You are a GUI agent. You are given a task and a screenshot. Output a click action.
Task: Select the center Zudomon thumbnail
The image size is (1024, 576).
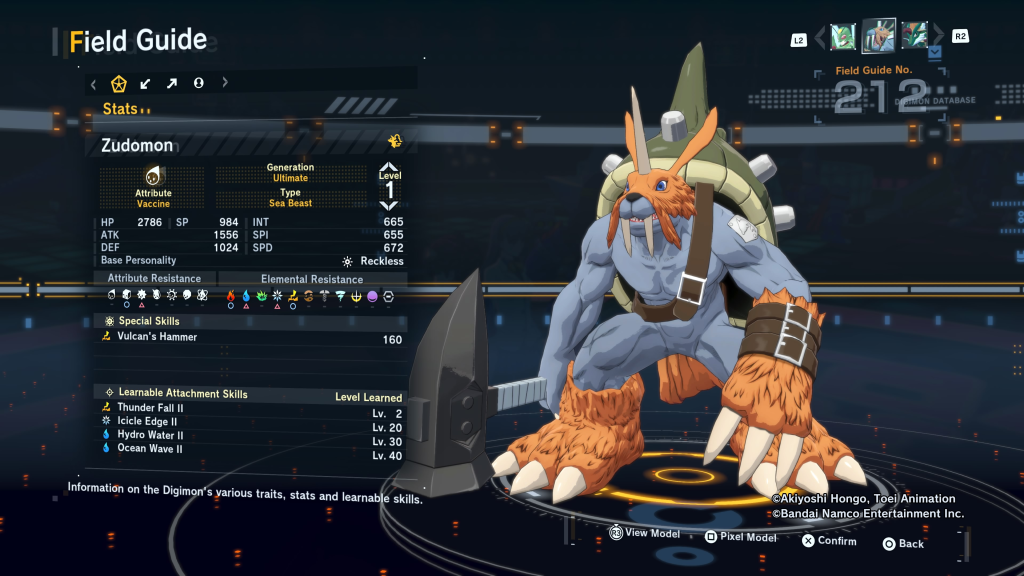(x=879, y=36)
